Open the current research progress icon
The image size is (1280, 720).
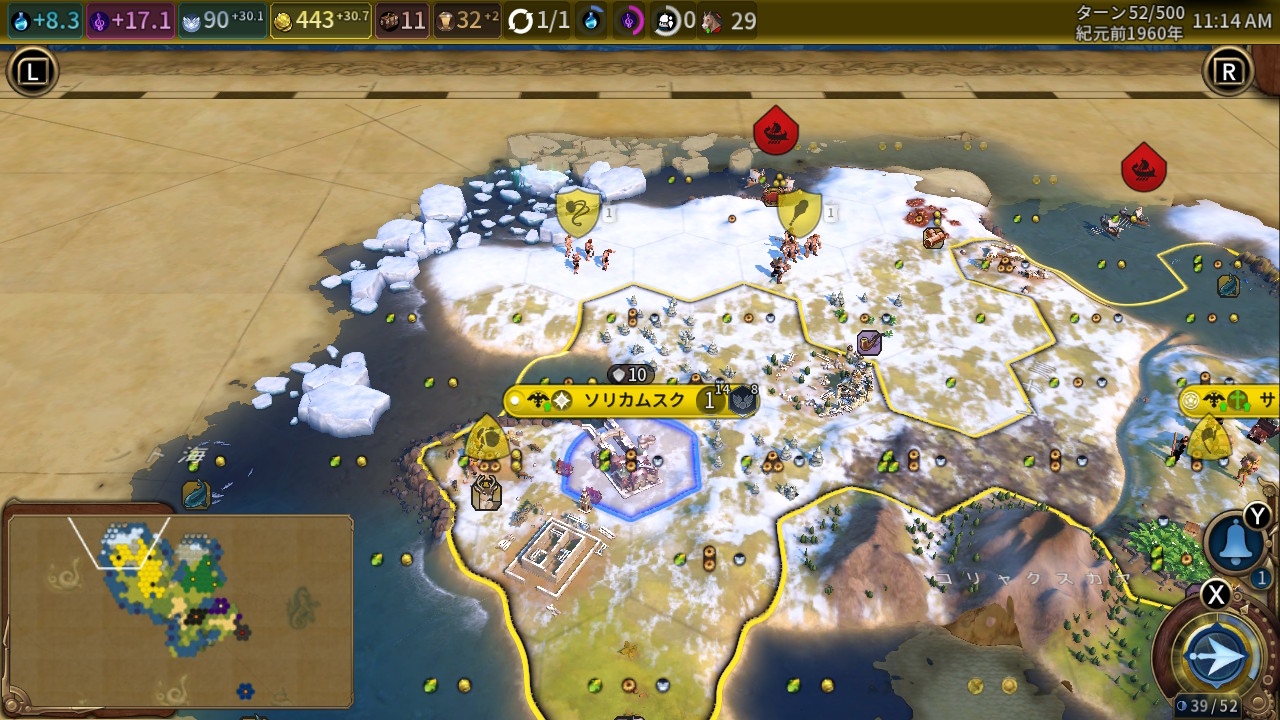[x=593, y=21]
